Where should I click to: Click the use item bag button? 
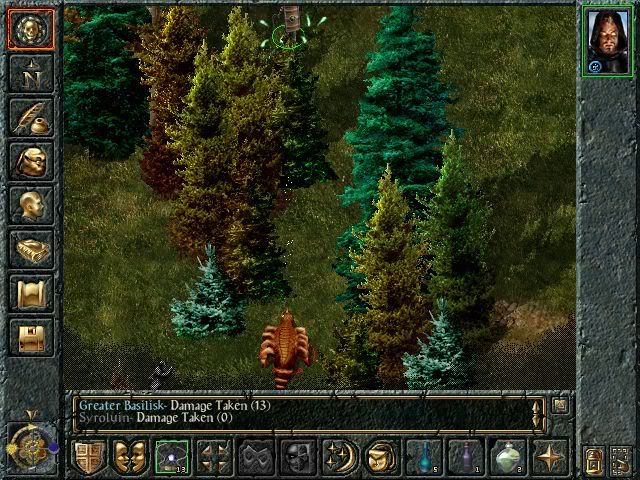[x=380, y=456]
